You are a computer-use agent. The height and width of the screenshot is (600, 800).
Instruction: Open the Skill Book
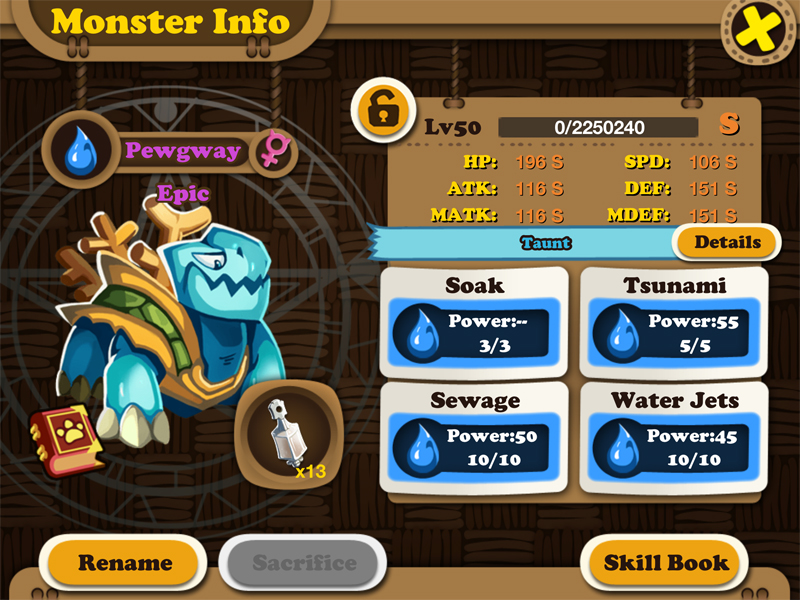pos(666,563)
